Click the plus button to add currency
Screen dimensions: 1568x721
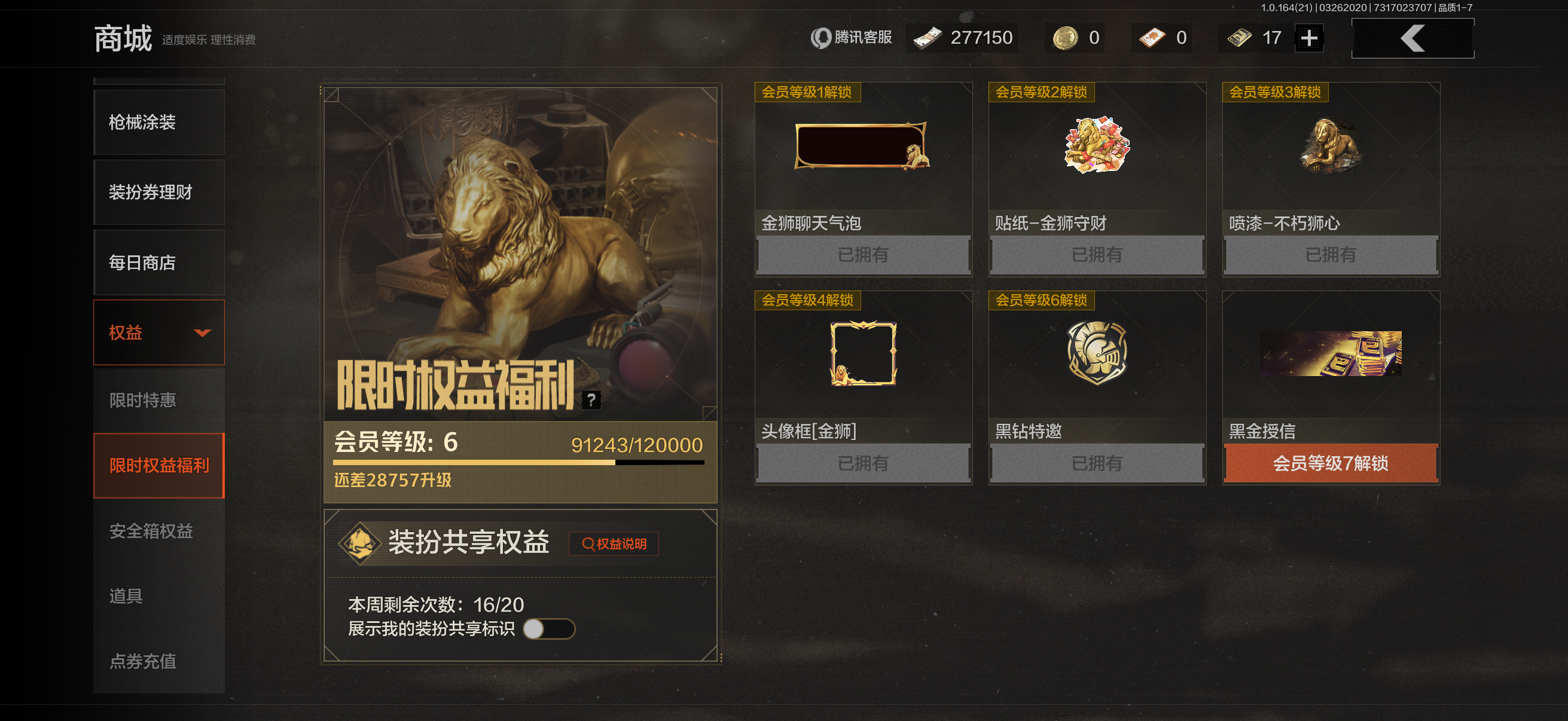coord(1308,37)
